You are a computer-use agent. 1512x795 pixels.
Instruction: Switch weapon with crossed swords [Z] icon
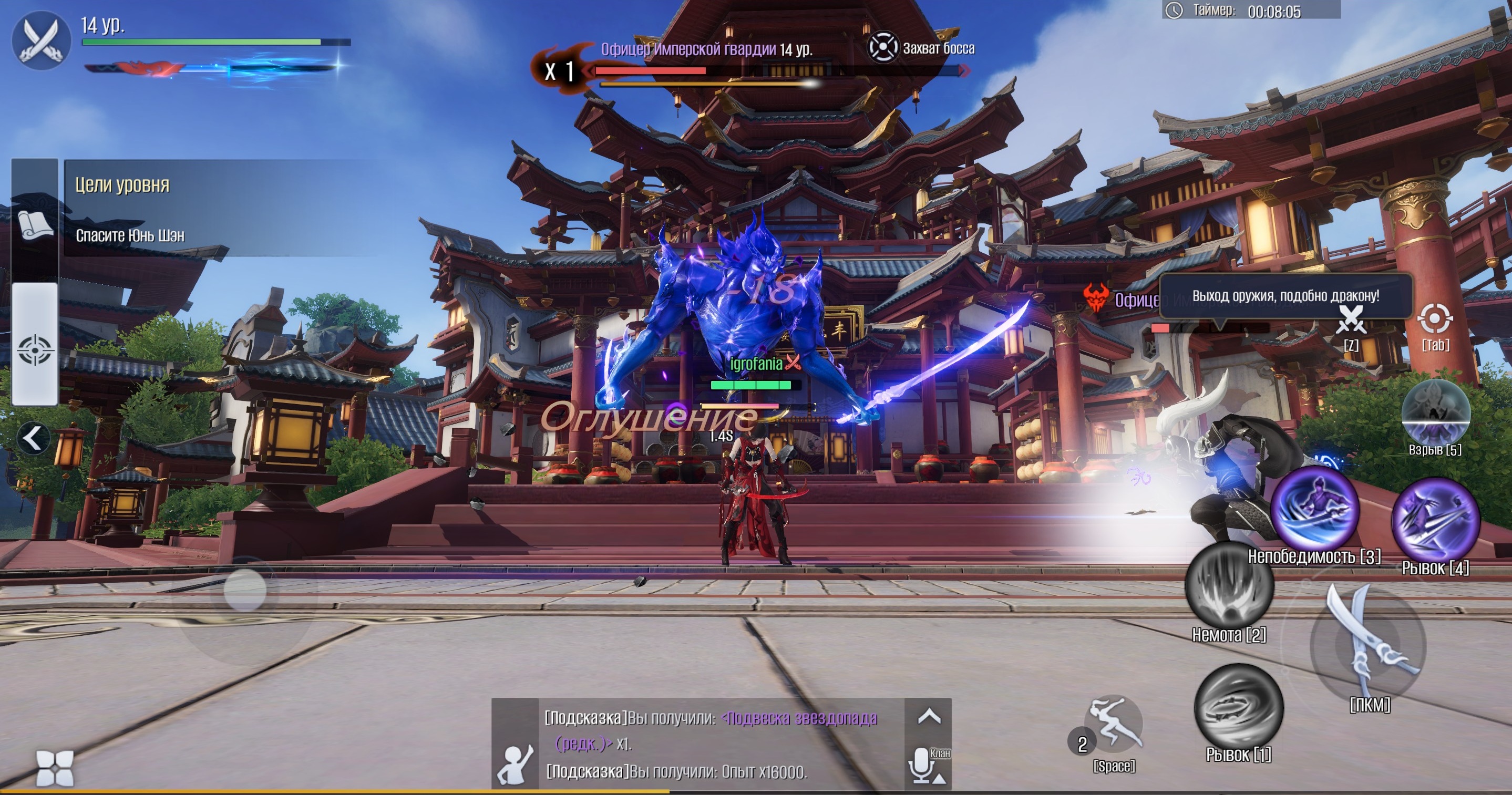coord(1351,320)
